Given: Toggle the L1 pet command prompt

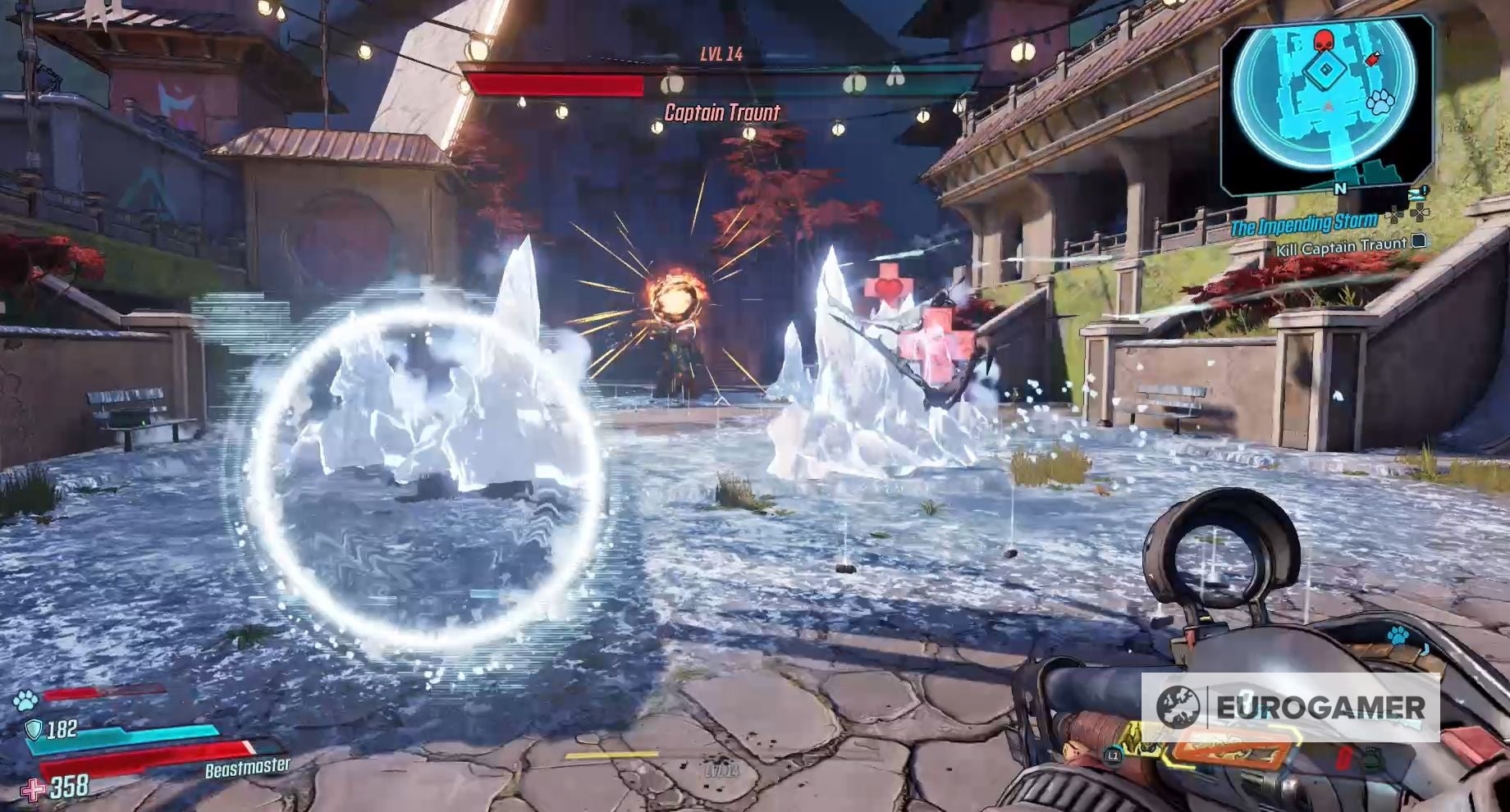Looking at the screenshot, I should point(1113,756).
